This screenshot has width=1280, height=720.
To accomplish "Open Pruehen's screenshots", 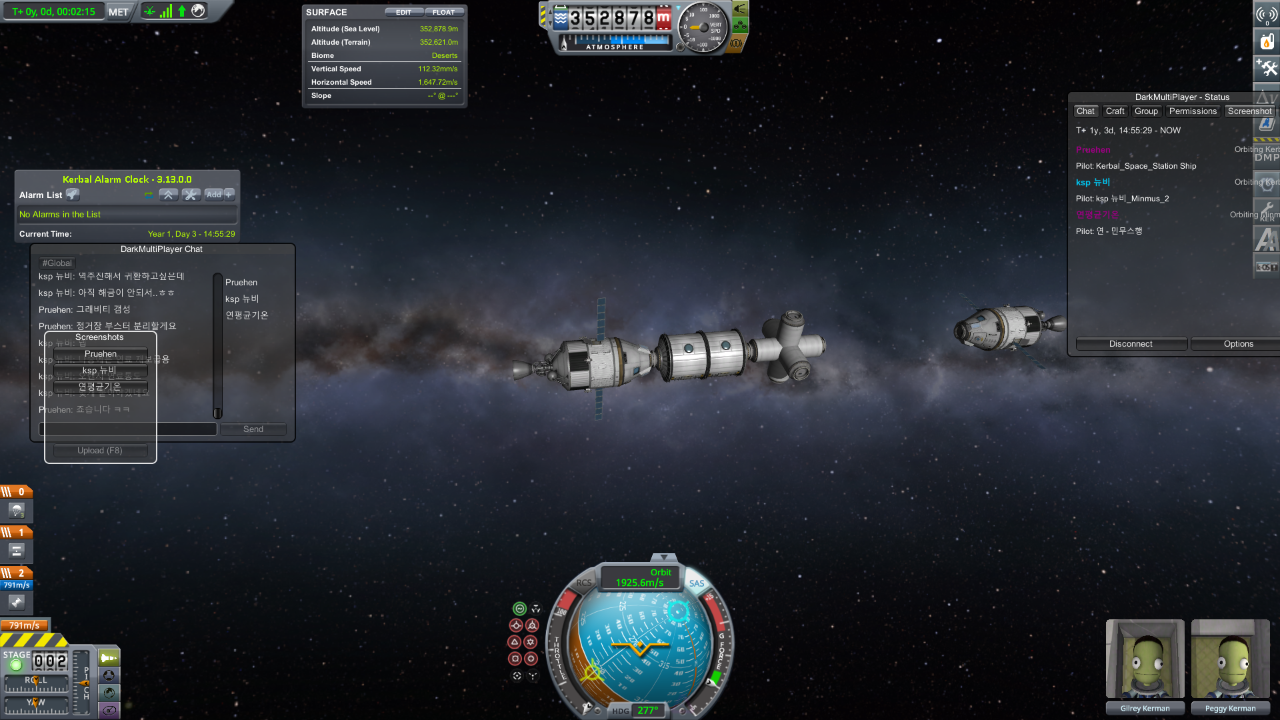I will coord(100,354).
